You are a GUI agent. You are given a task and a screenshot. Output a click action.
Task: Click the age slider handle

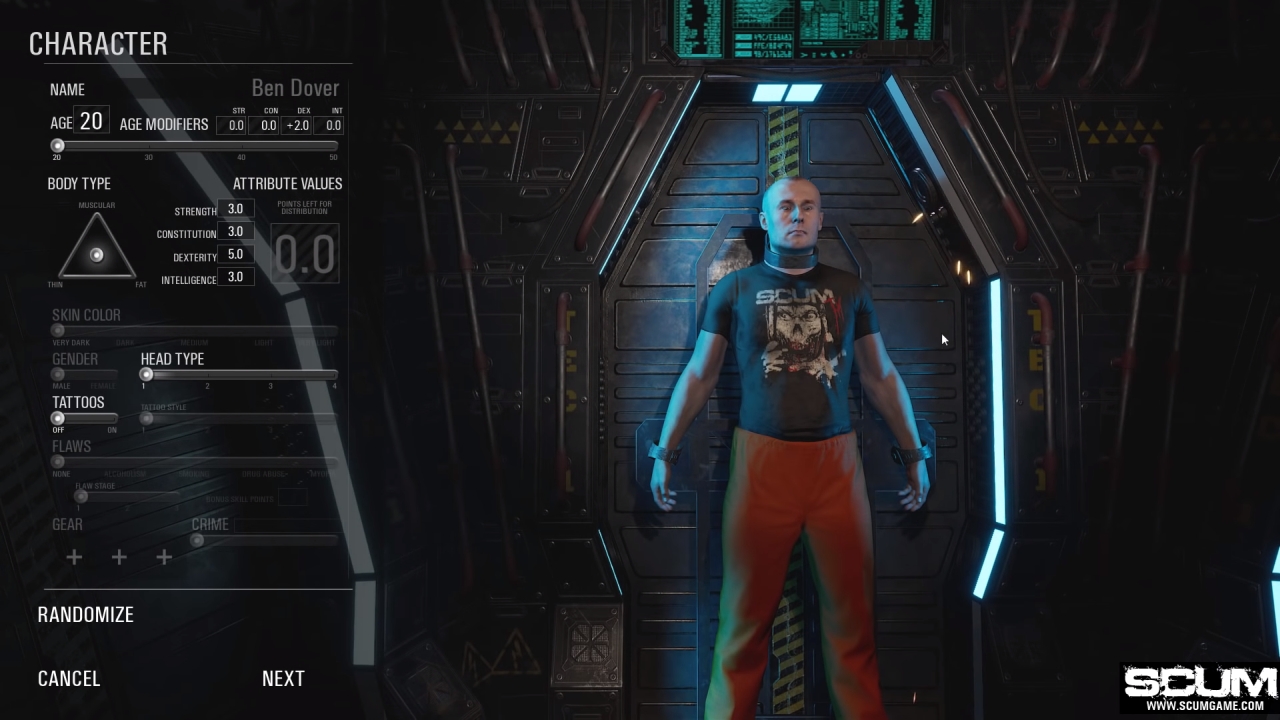click(x=58, y=145)
